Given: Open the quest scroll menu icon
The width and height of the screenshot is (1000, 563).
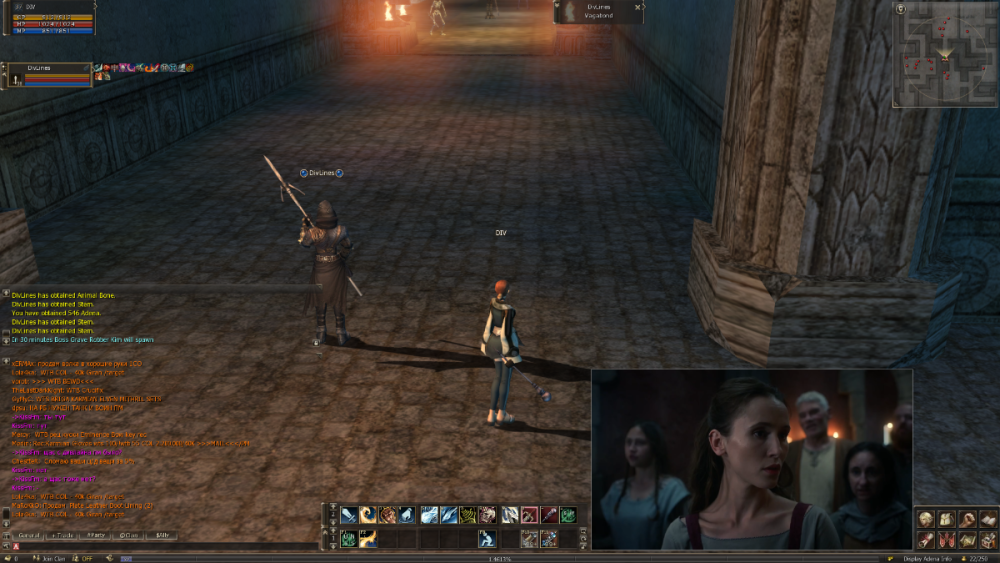Looking at the screenshot, I should (x=925, y=540).
